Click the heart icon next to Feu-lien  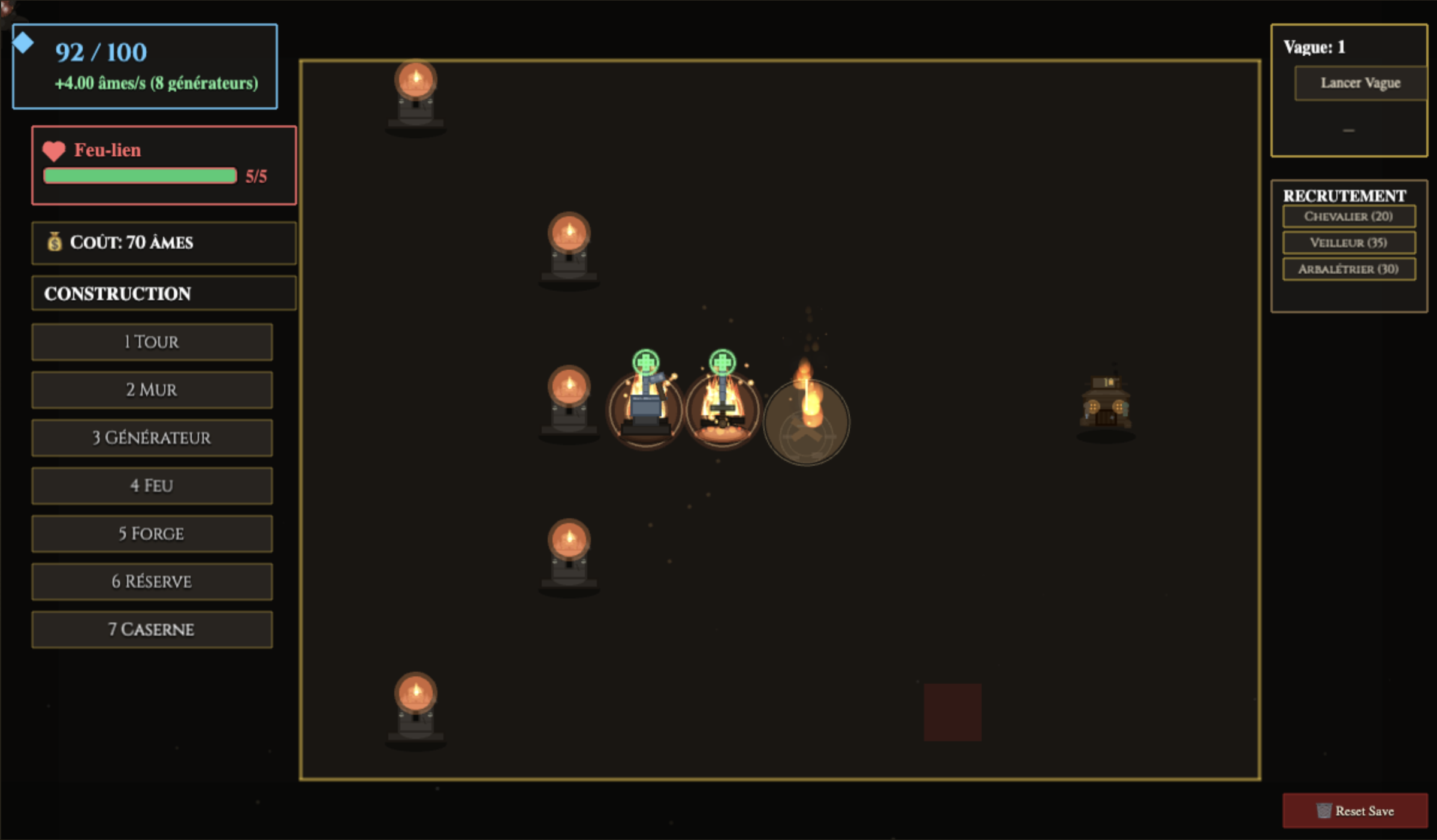(54, 150)
